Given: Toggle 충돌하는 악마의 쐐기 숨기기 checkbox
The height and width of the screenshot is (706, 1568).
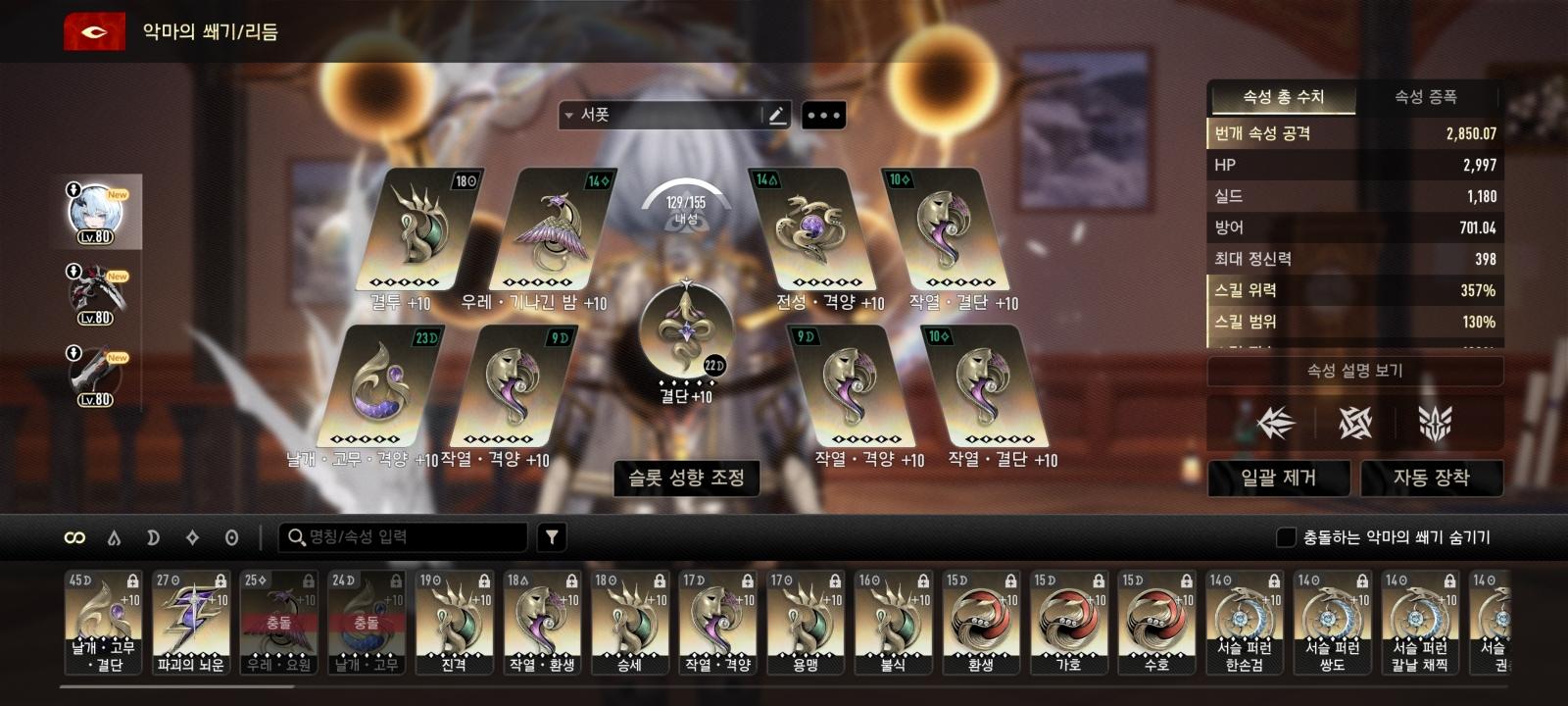Looking at the screenshot, I should click(1286, 537).
